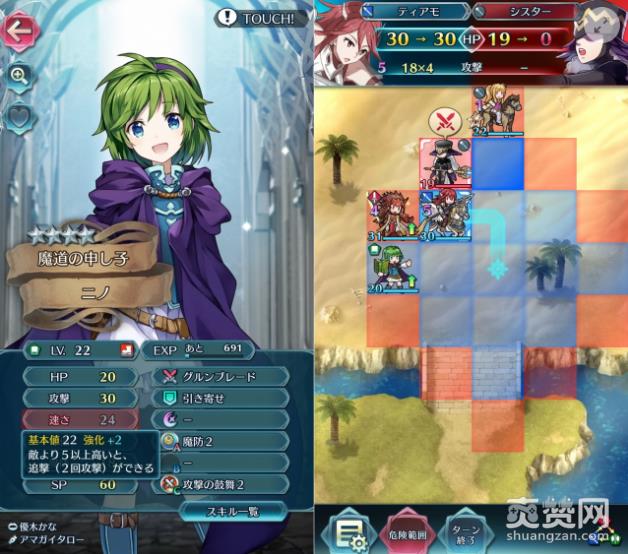Toggle the heart favorite icon
This screenshot has height=554, width=628.
tap(20, 117)
